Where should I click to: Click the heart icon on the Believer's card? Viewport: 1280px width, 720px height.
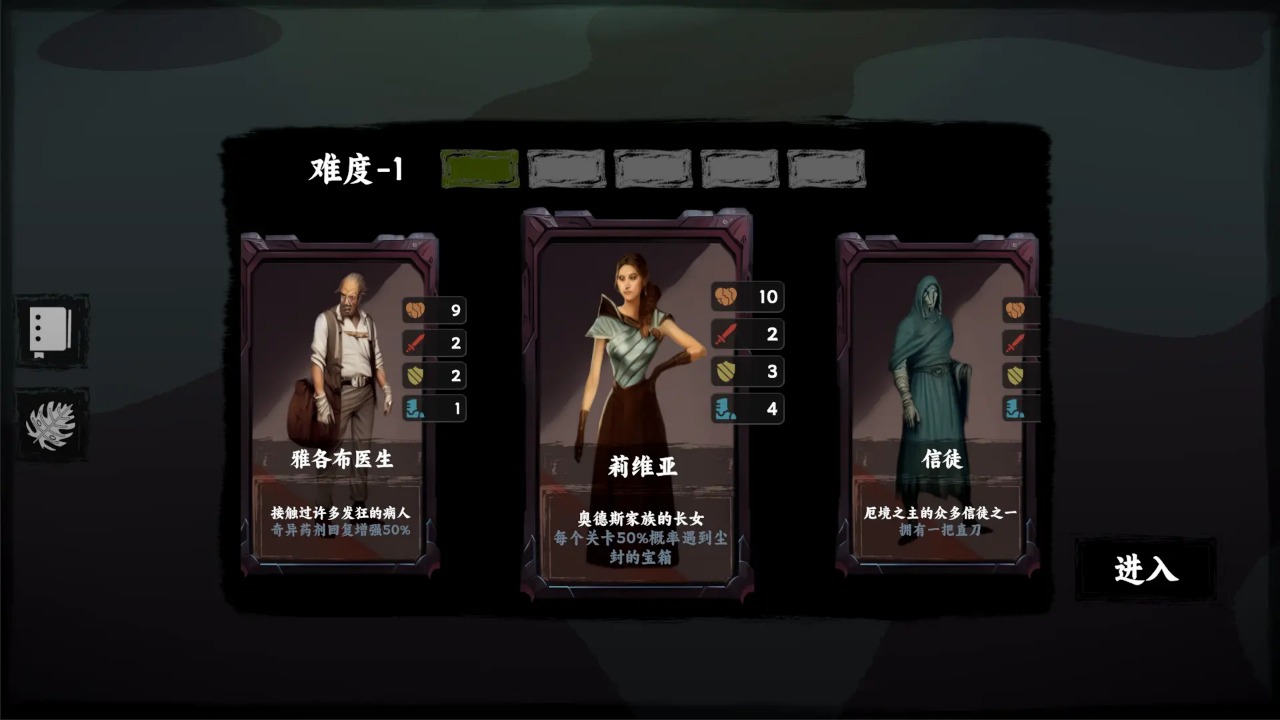[1018, 310]
